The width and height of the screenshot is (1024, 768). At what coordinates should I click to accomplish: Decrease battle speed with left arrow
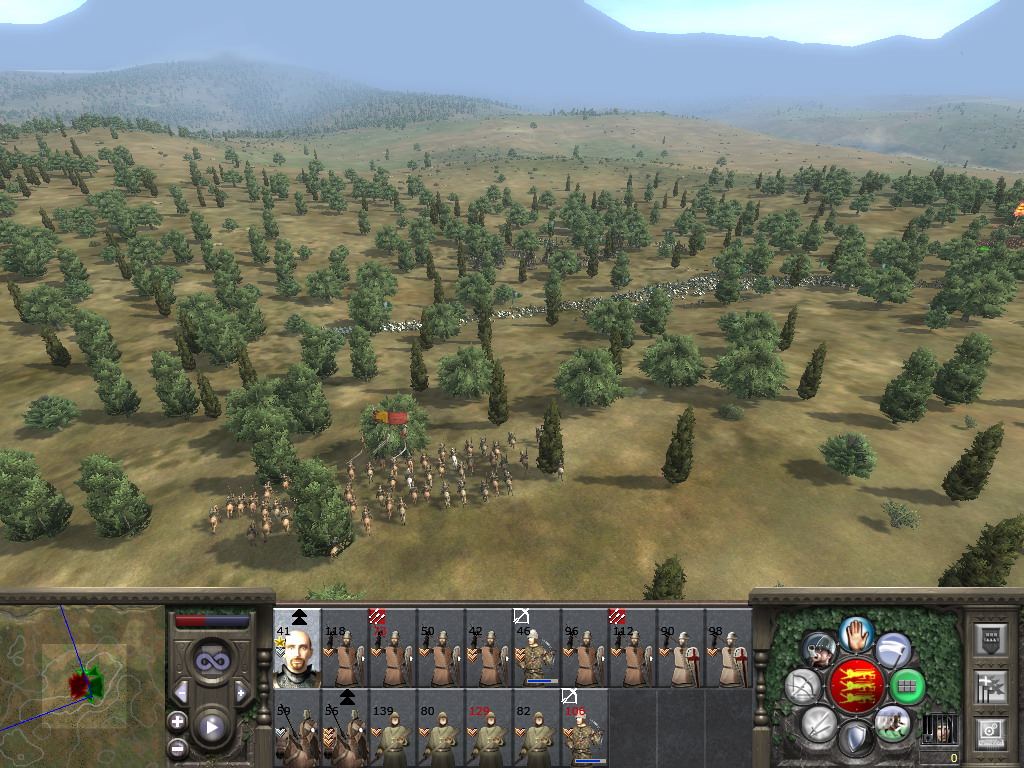181,692
